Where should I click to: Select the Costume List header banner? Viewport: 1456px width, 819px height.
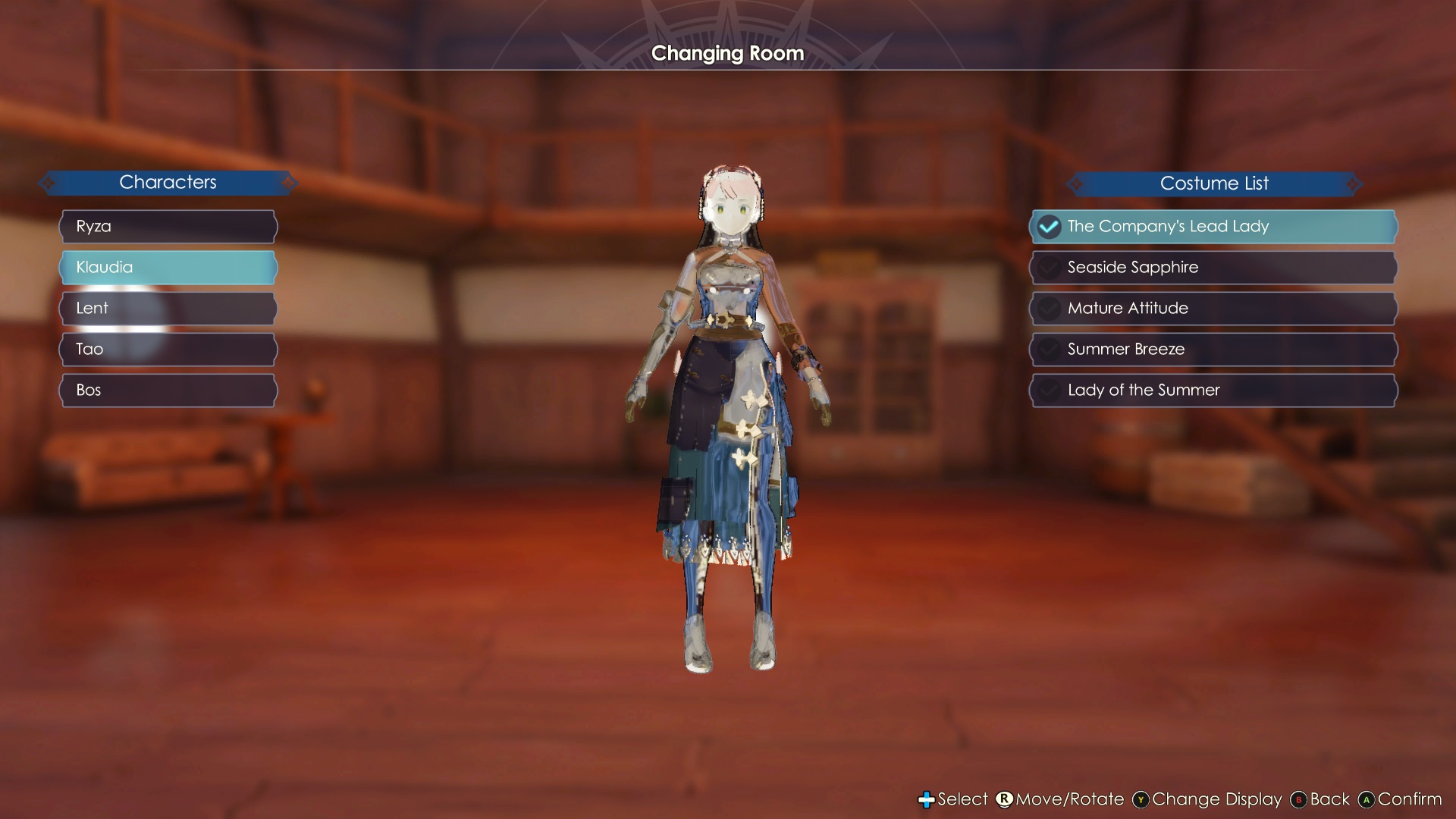(x=1213, y=183)
